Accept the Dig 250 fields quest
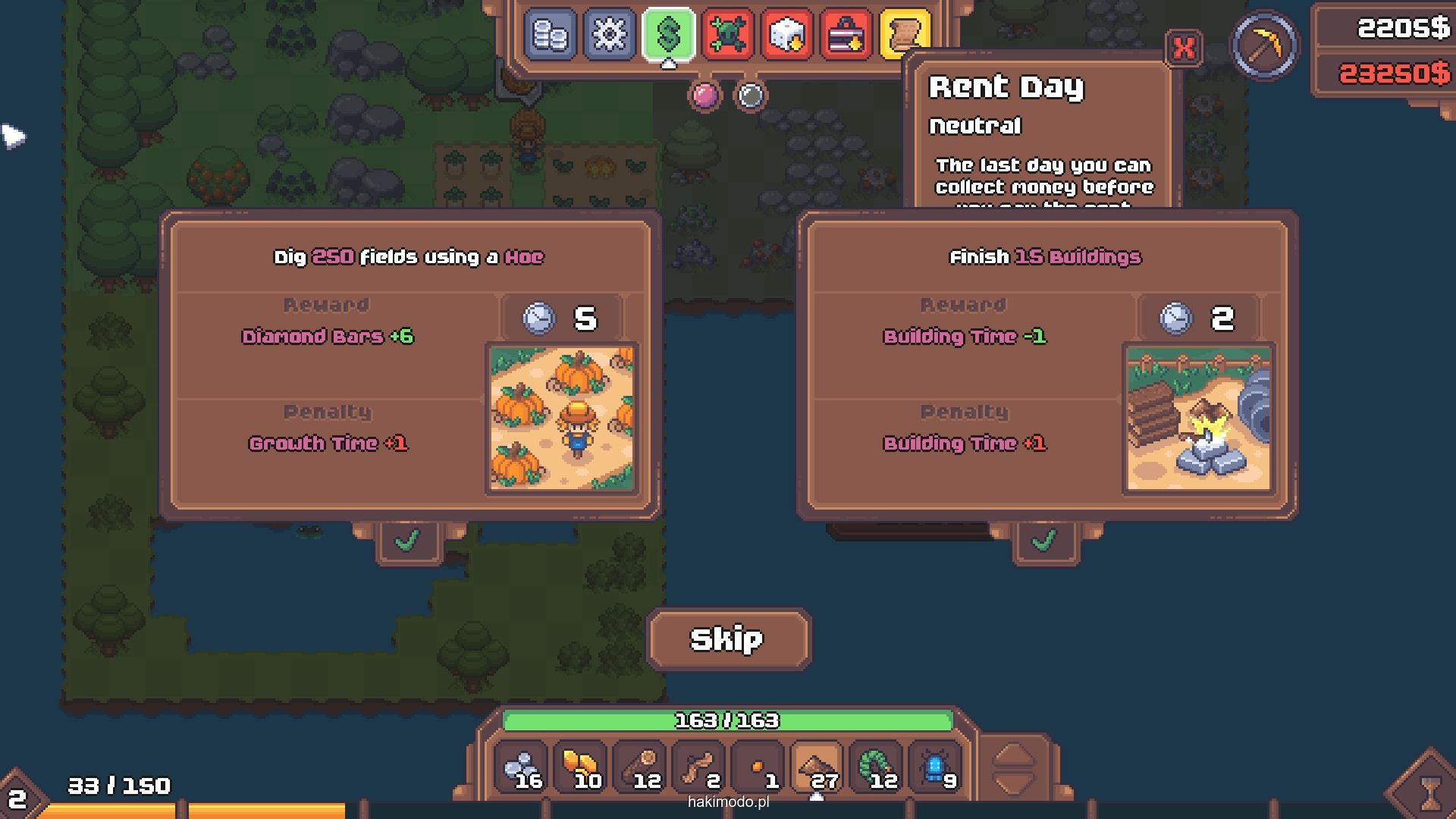This screenshot has width=1456, height=819. tap(408, 541)
